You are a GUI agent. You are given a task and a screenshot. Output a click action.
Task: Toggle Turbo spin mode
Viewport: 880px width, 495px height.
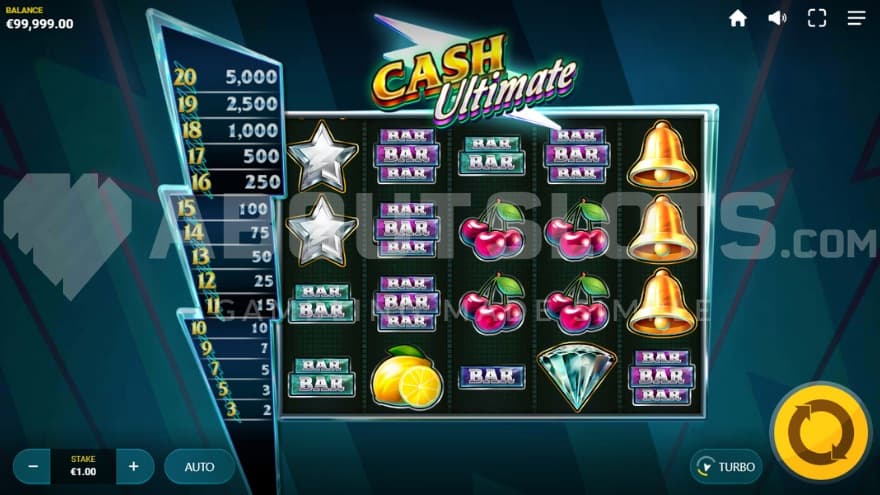[726, 466]
